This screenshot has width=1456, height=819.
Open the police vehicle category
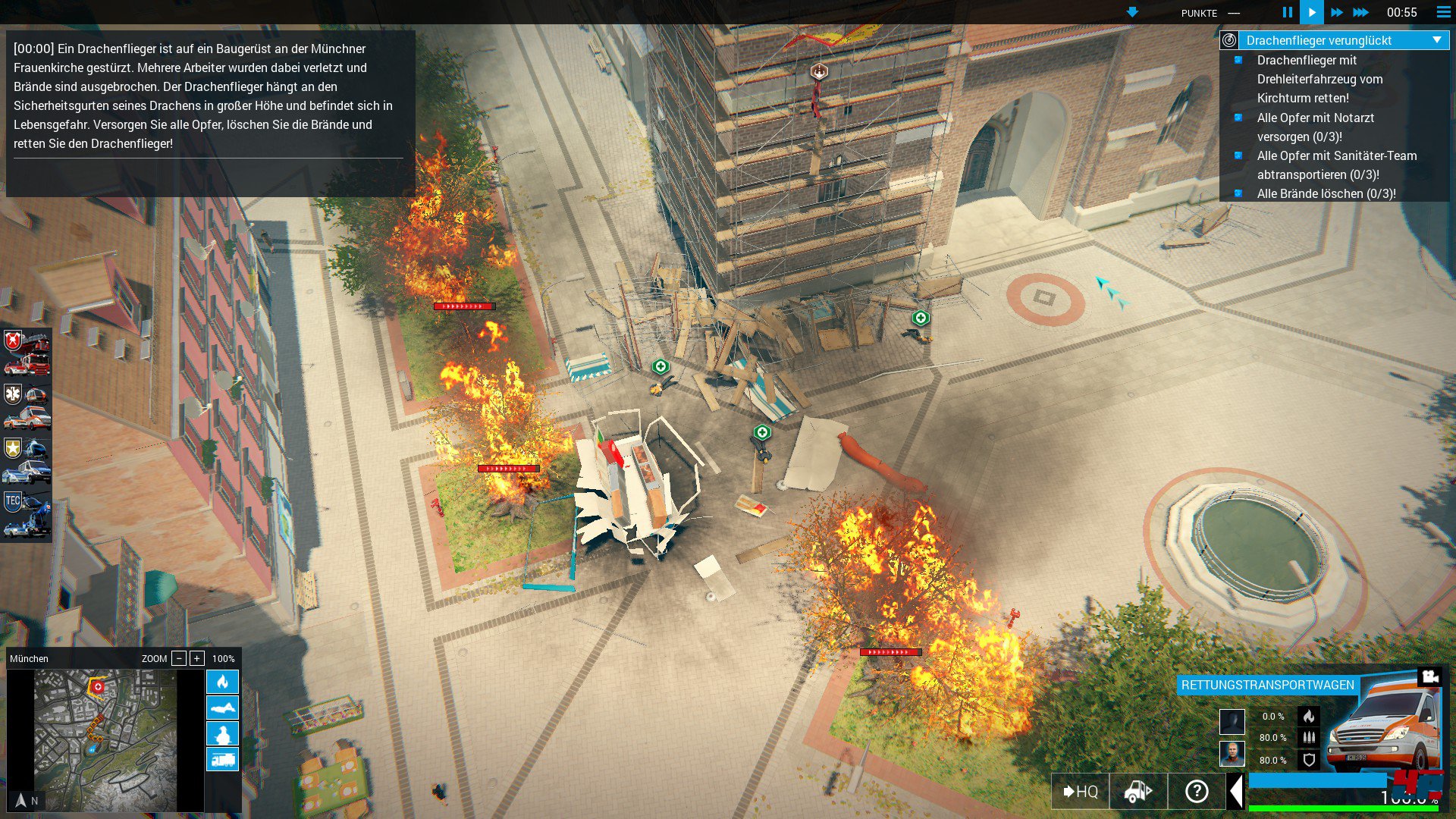click(27, 460)
